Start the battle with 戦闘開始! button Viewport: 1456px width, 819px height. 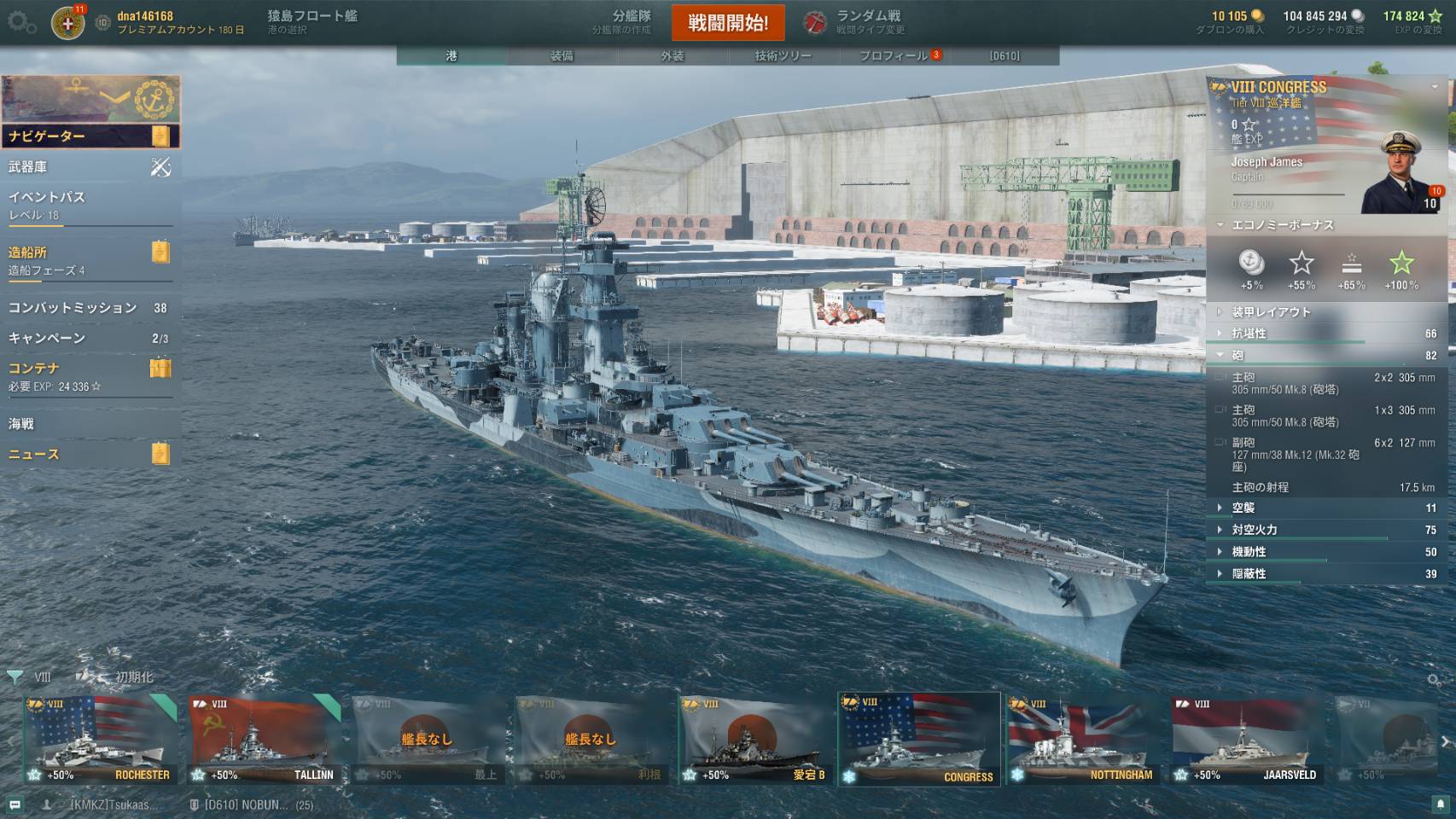tap(728, 23)
